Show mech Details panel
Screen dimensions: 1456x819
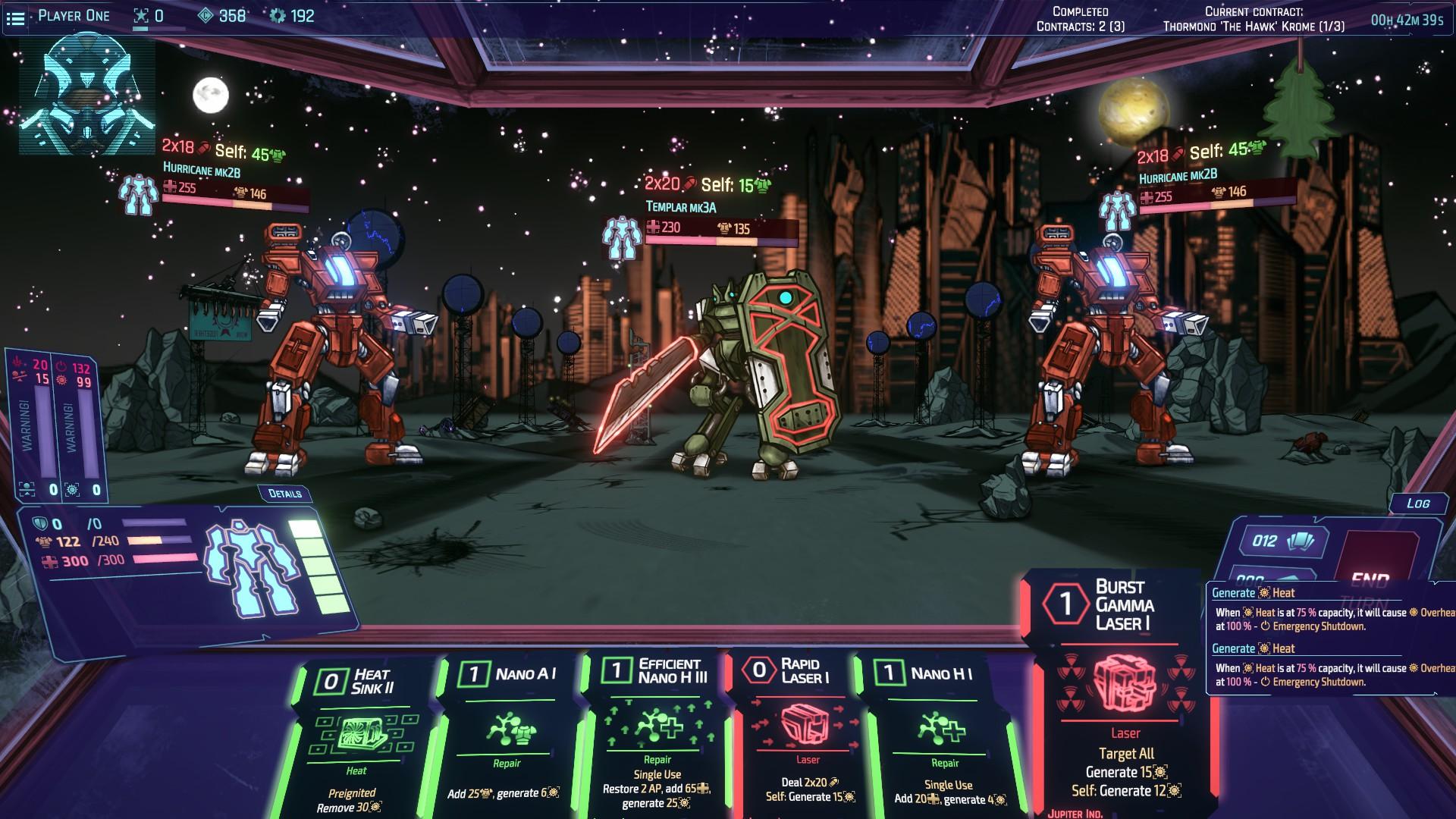pos(284,494)
